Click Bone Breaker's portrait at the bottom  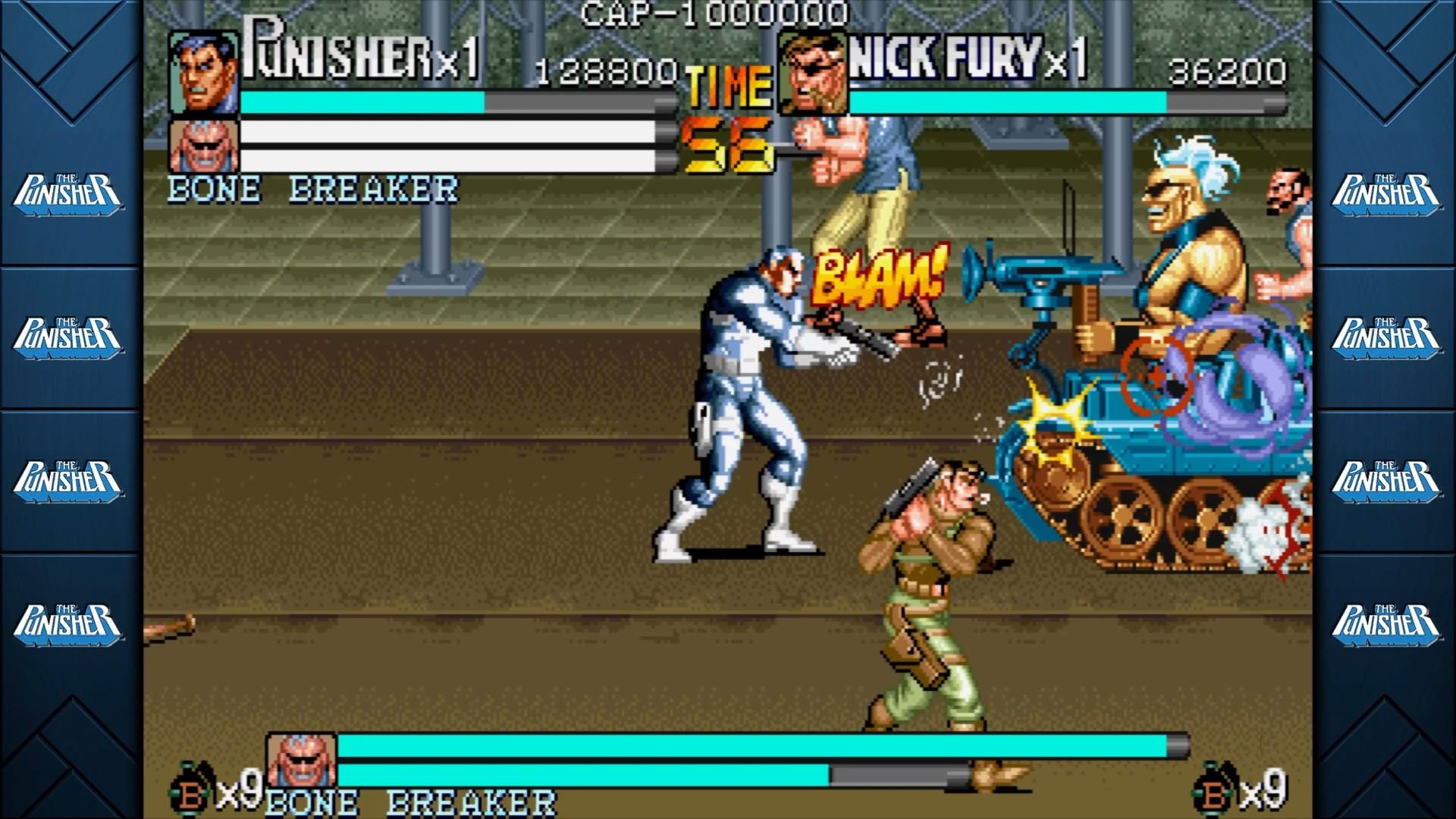coord(303,758)
